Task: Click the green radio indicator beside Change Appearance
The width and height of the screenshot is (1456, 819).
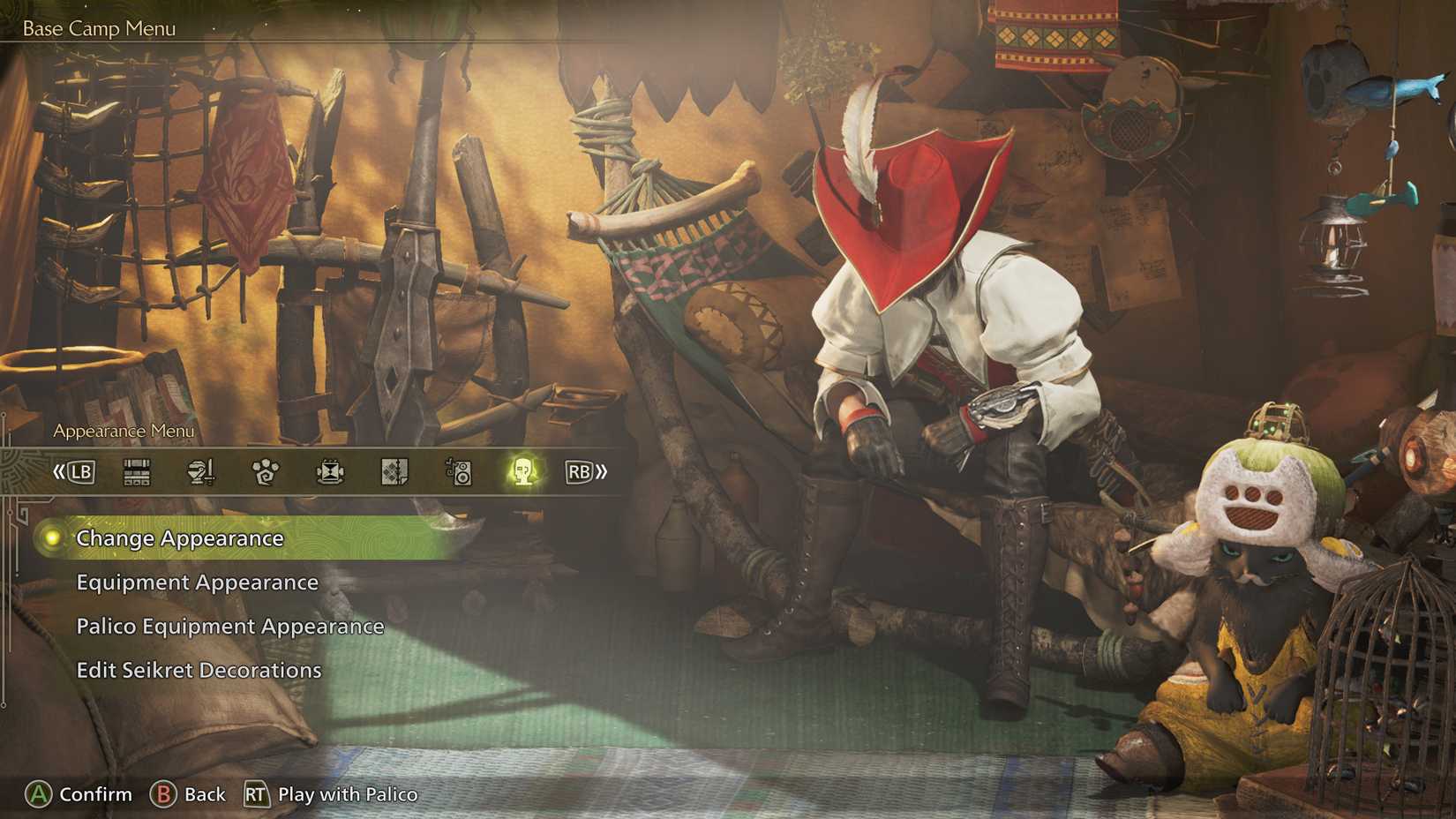Action: 52,537
